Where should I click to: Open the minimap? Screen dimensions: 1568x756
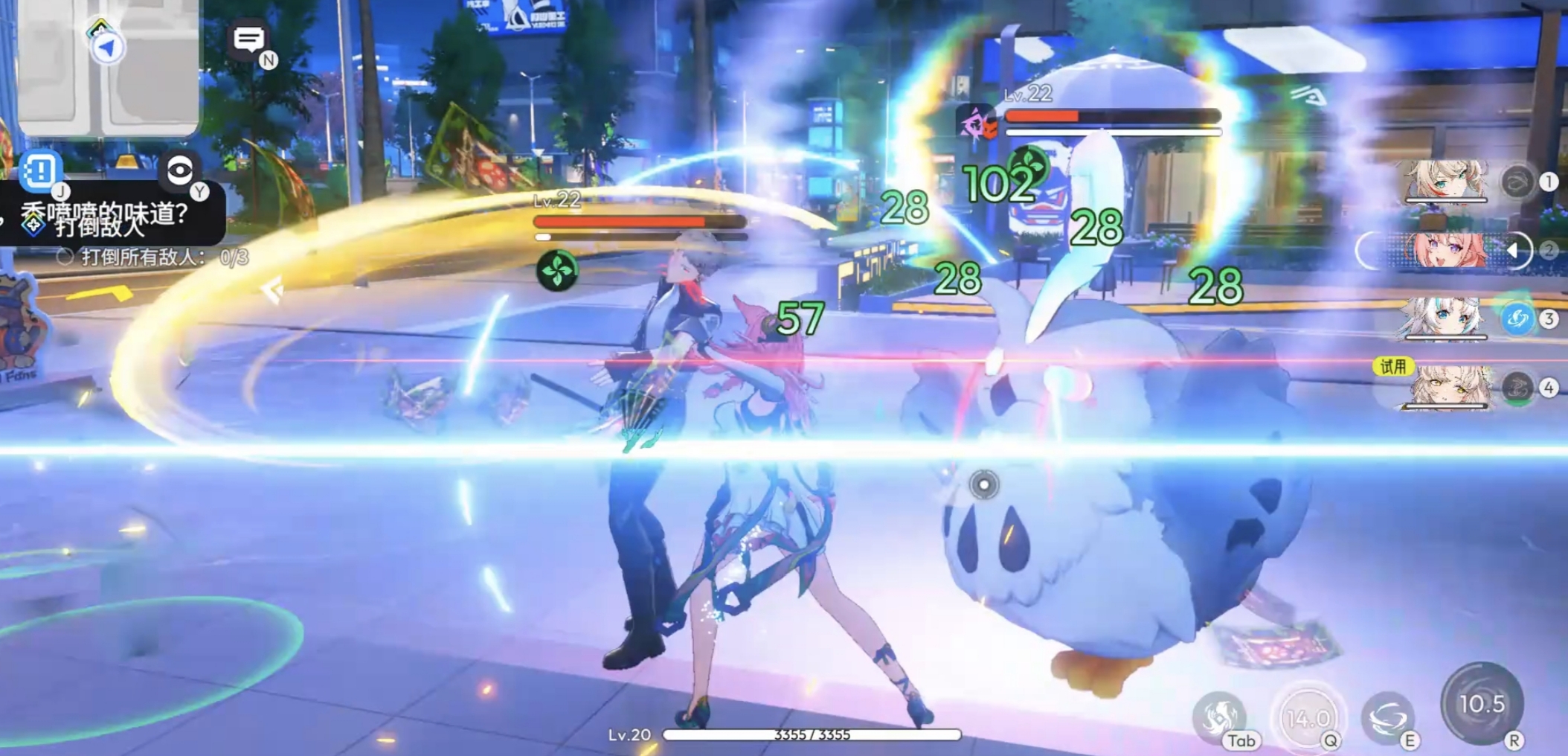click(x=108, y=67)
